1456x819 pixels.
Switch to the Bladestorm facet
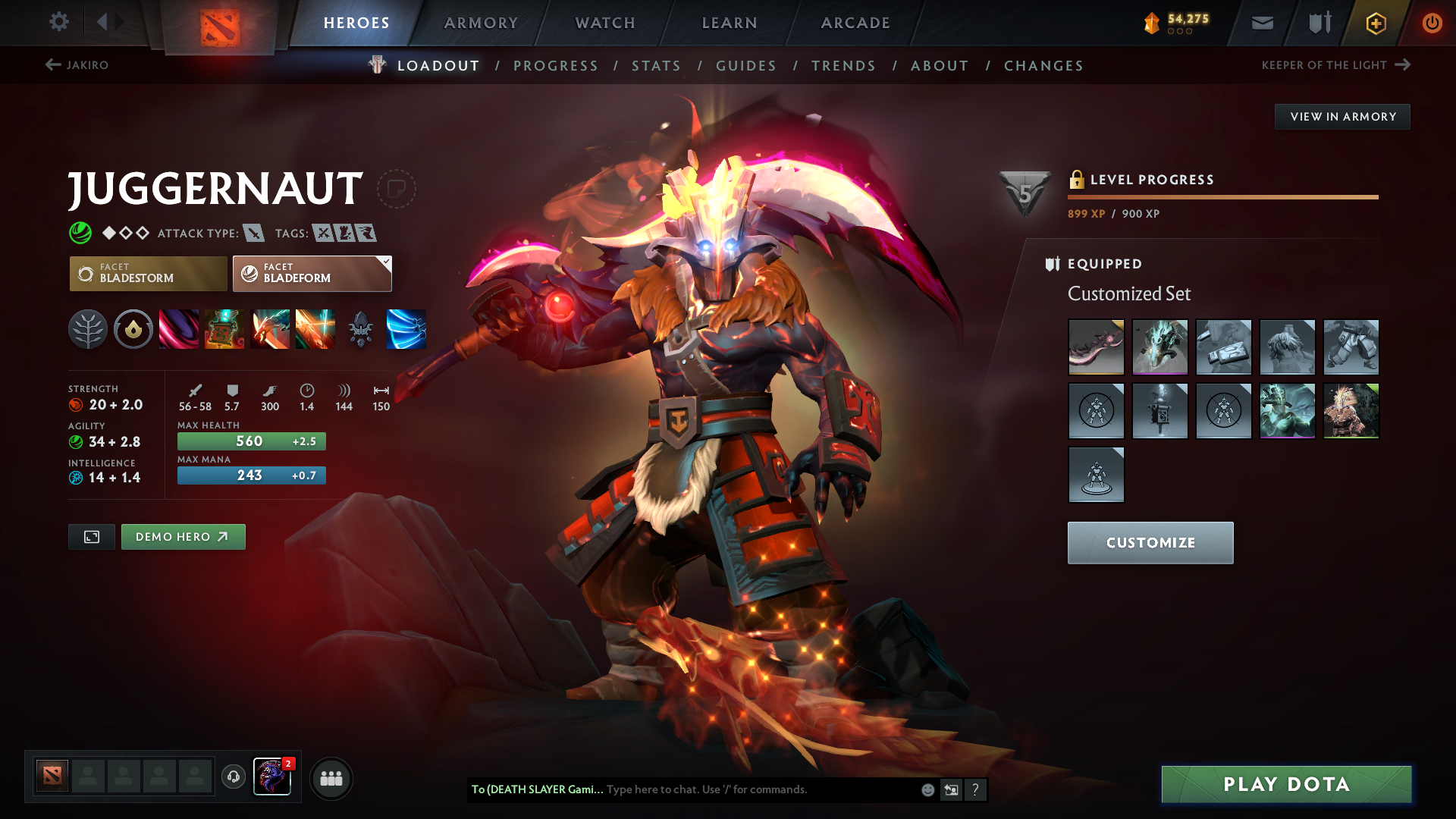[x=148, y=273]
